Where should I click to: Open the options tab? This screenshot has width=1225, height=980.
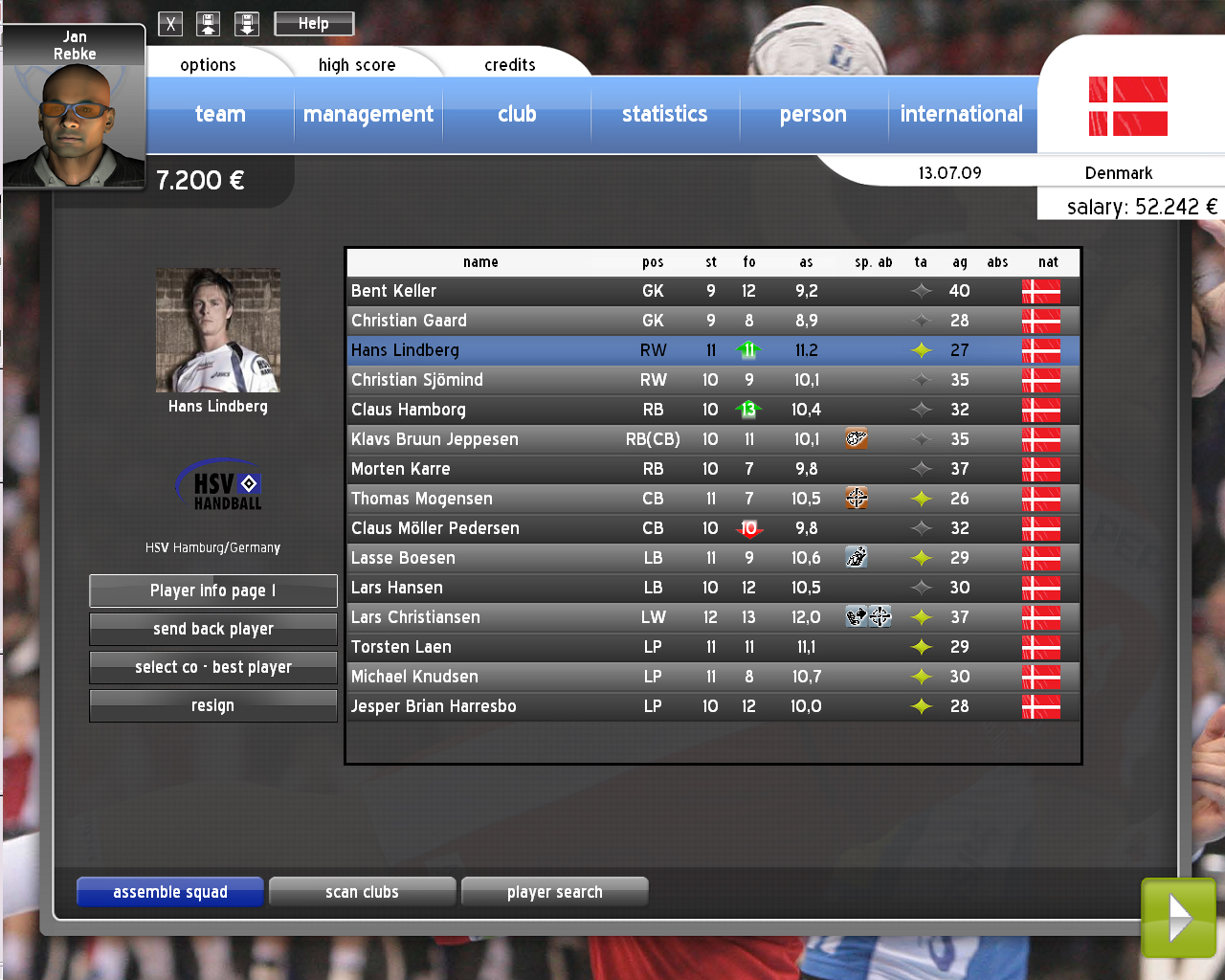click(x=208, y=65)
